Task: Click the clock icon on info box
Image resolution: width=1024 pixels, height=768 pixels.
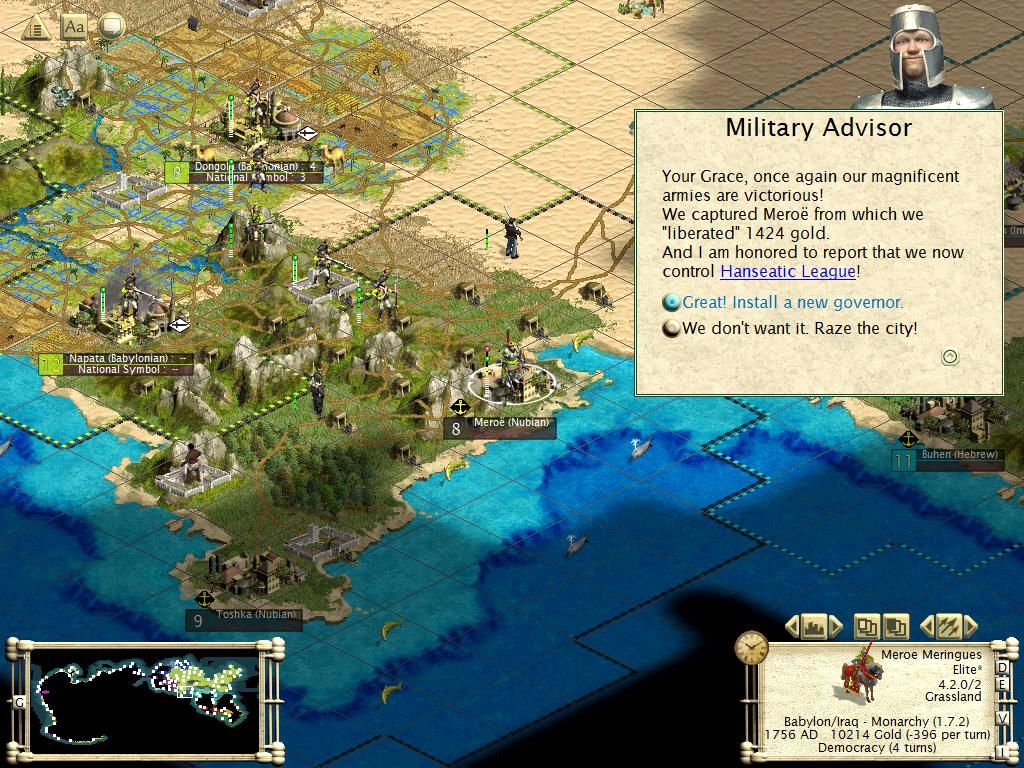Action: point(751,648)
